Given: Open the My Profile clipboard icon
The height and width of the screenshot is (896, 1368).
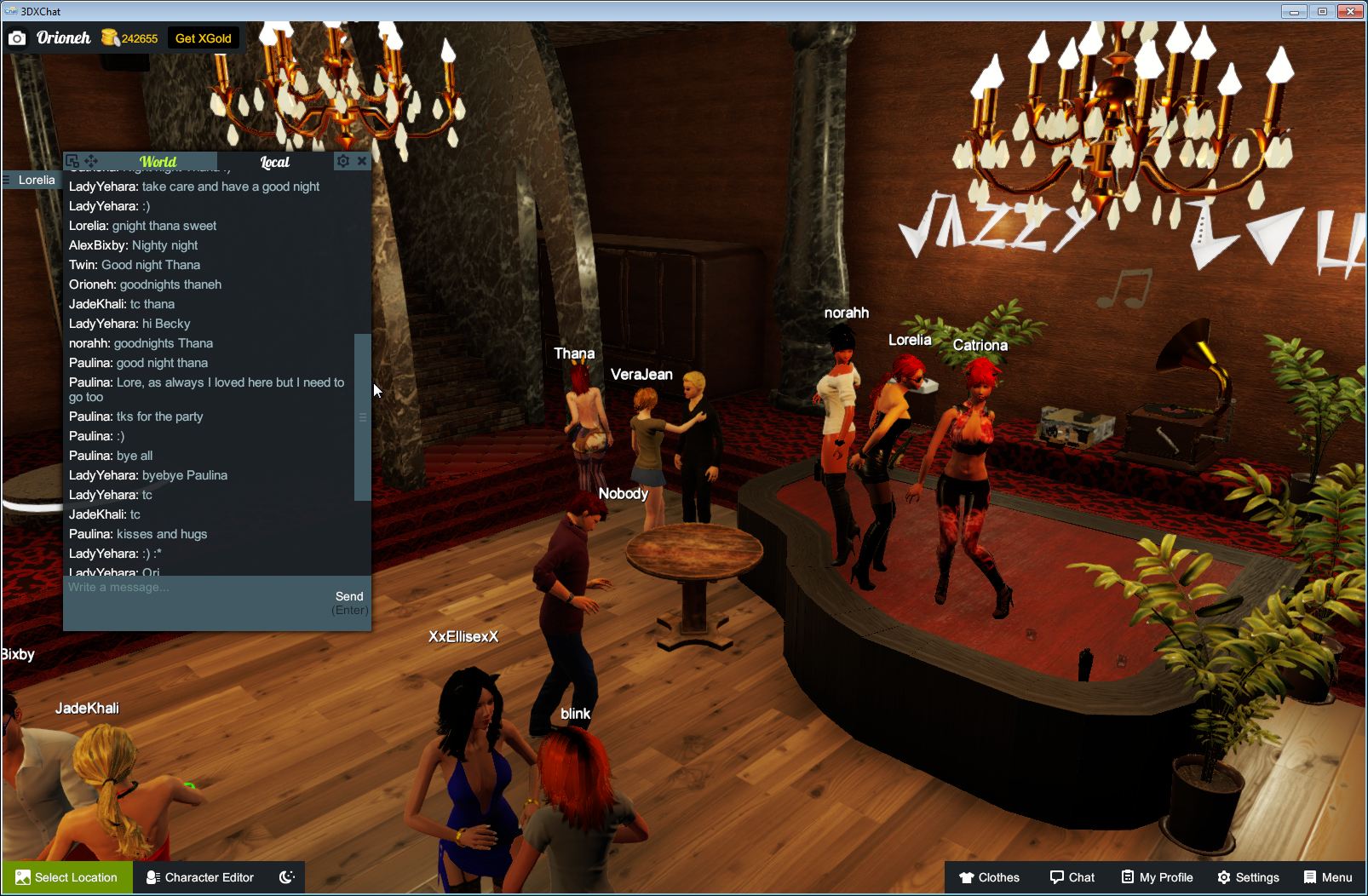Looking at the screenshot, I should (x=1126, y=877).
